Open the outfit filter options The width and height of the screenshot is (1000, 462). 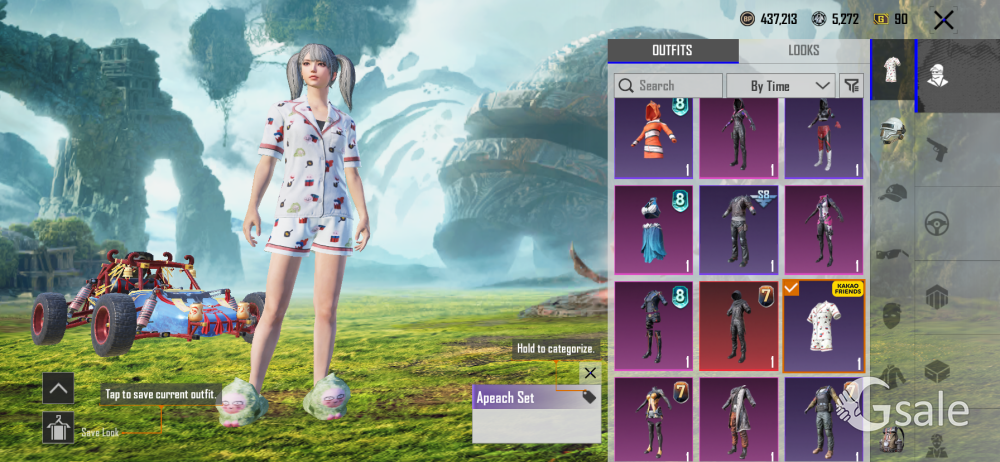(x=852, y=86)
